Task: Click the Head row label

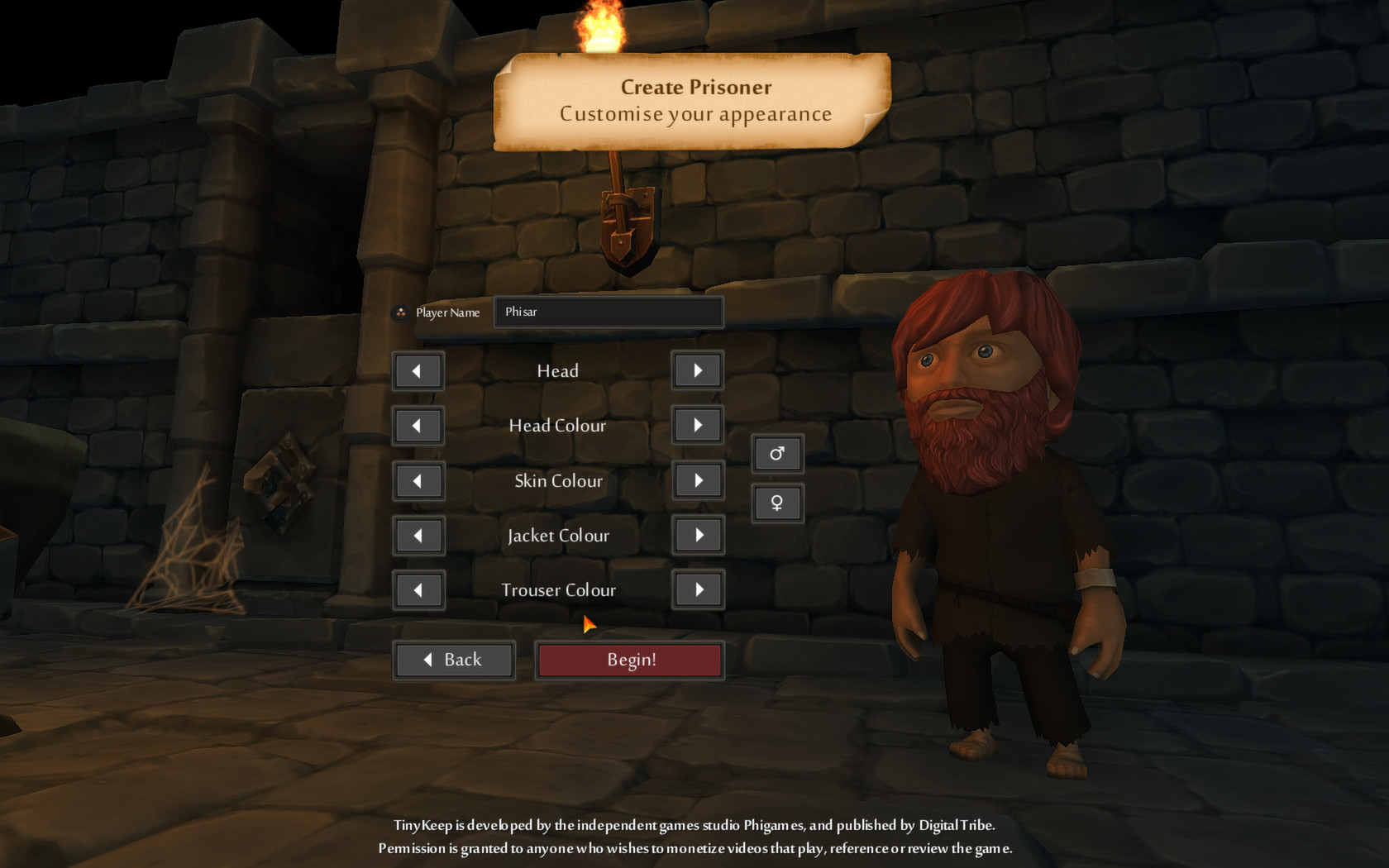Action: coord(557,370)
